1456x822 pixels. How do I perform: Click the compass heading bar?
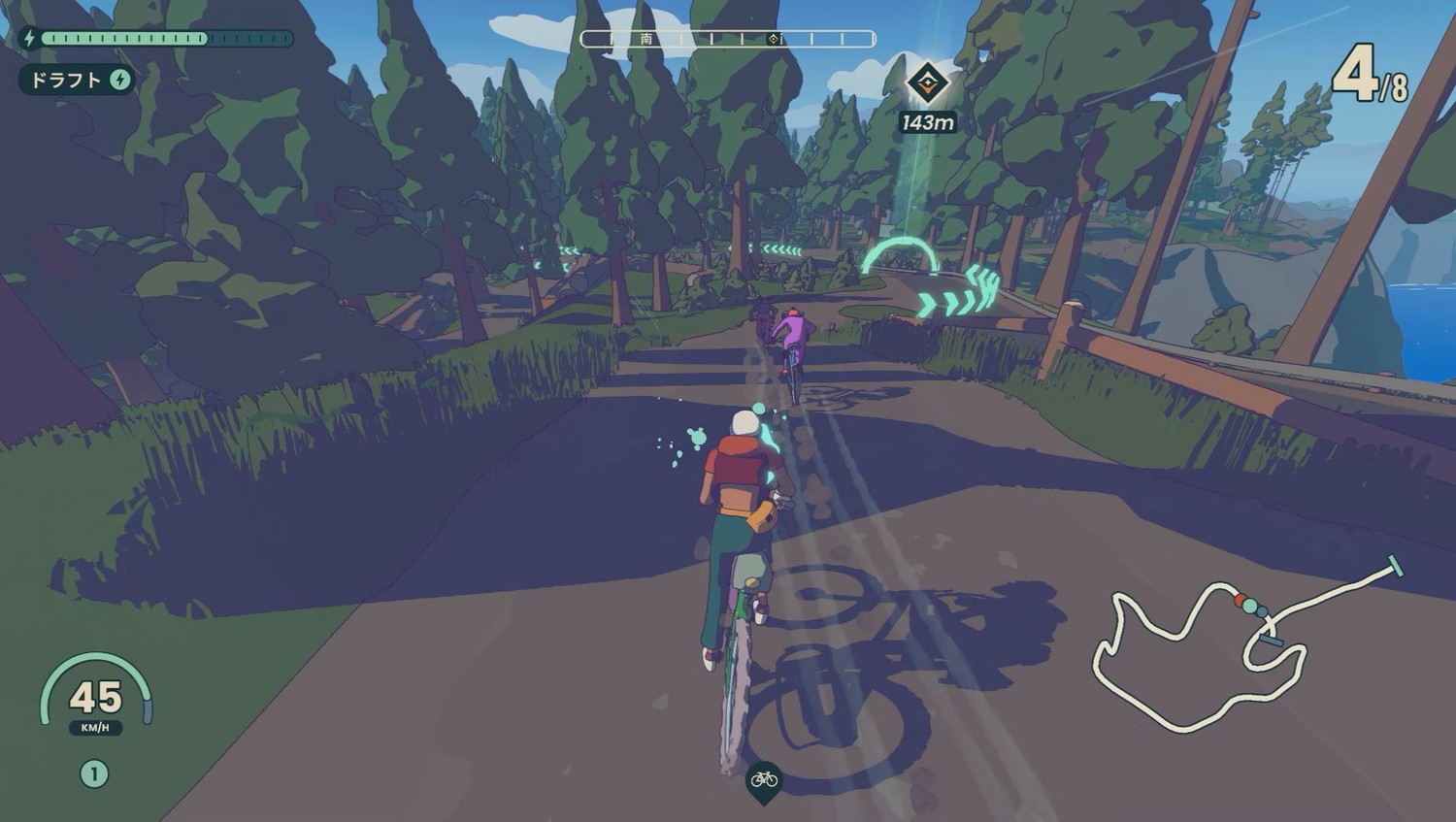[728, 39]
